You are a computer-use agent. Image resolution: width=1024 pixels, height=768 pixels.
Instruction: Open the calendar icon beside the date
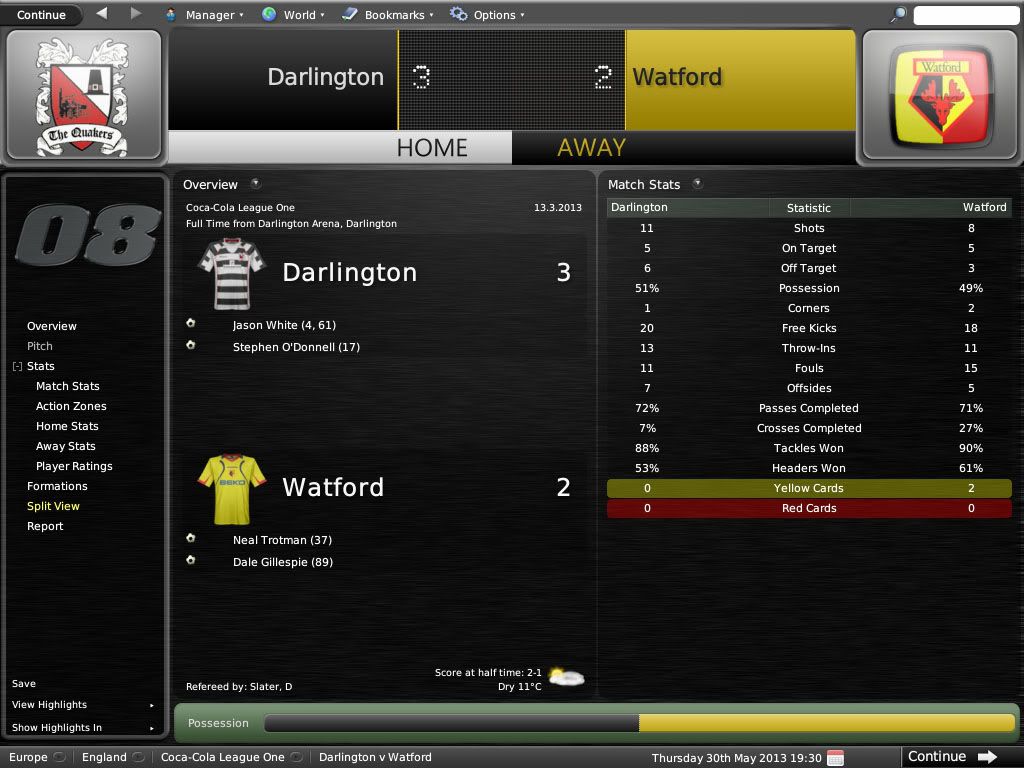coord(835,757)
